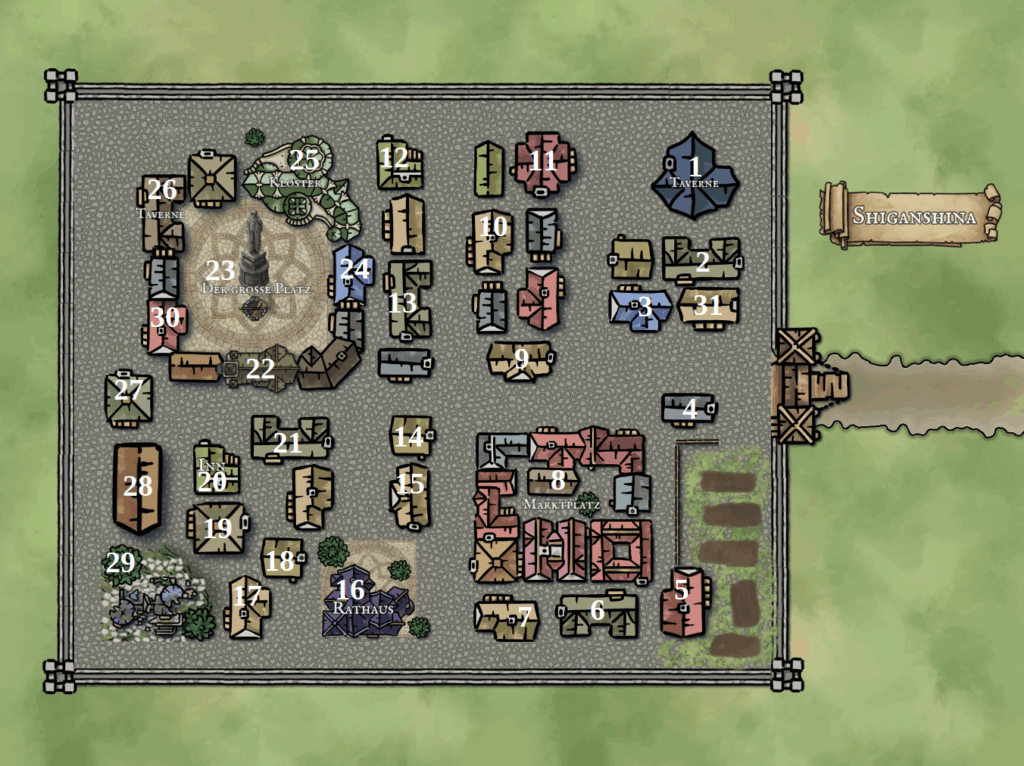
Task: Click map marker number 25 at Kloster
Action: pos(304,159)
